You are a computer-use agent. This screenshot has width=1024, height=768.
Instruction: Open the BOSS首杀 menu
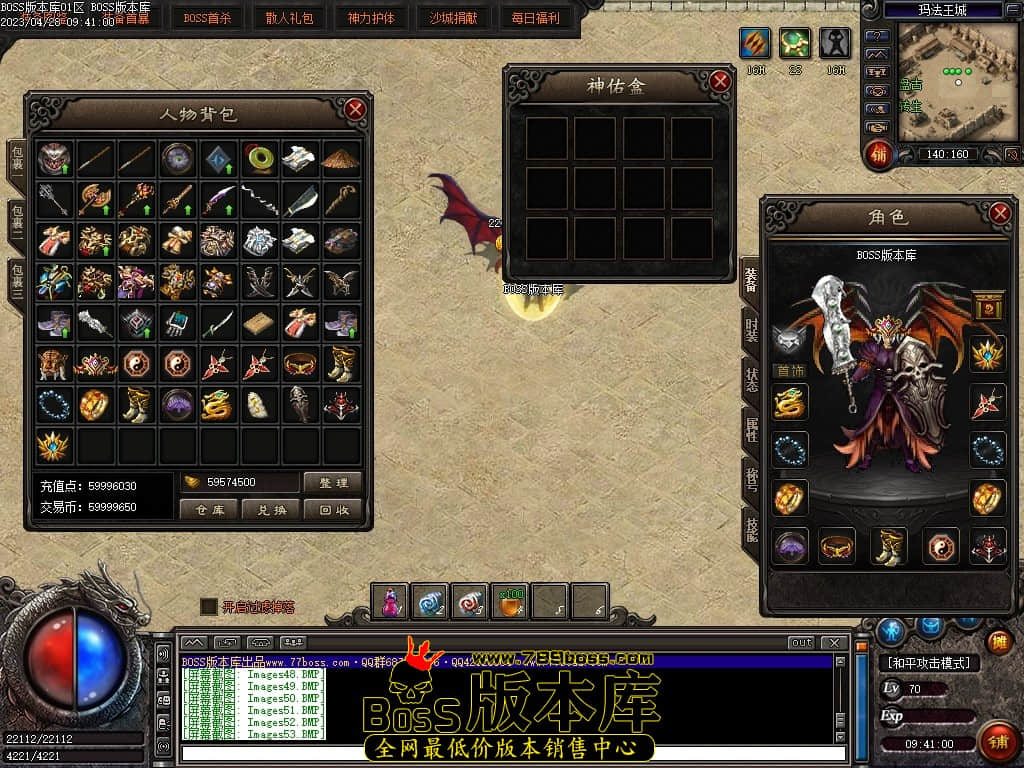point(206,17)
